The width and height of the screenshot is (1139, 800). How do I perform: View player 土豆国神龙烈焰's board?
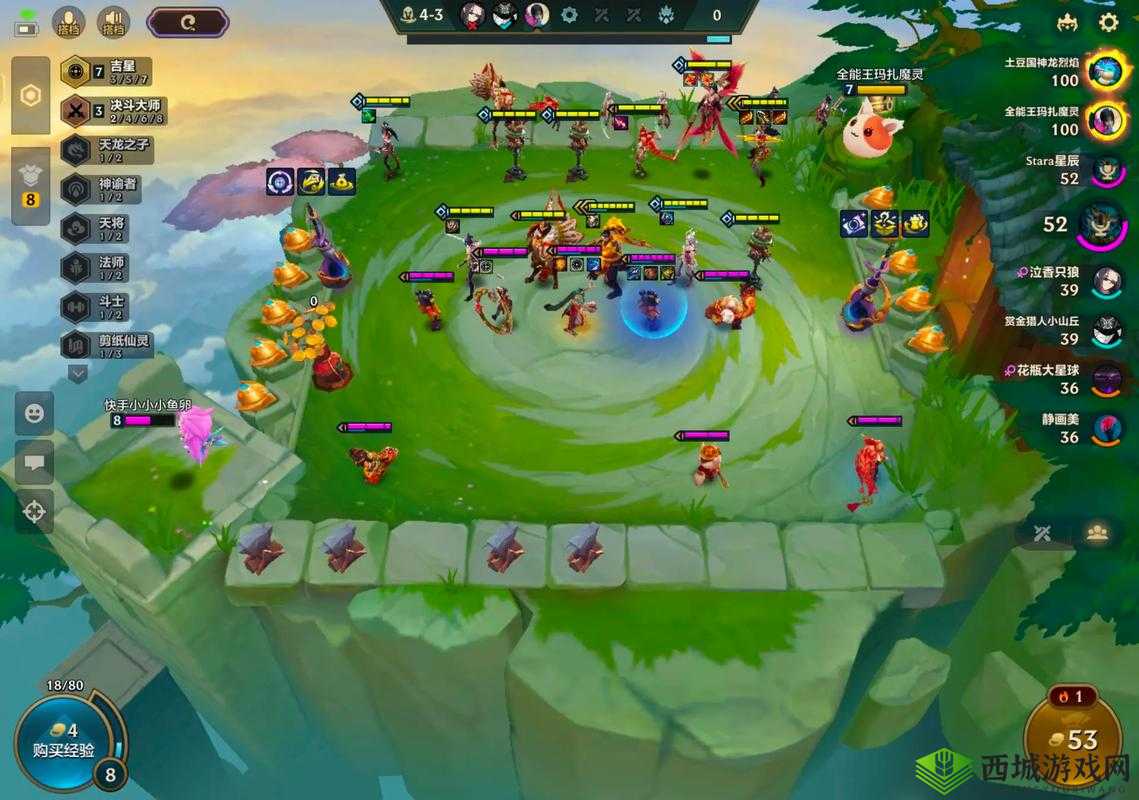1104,71
